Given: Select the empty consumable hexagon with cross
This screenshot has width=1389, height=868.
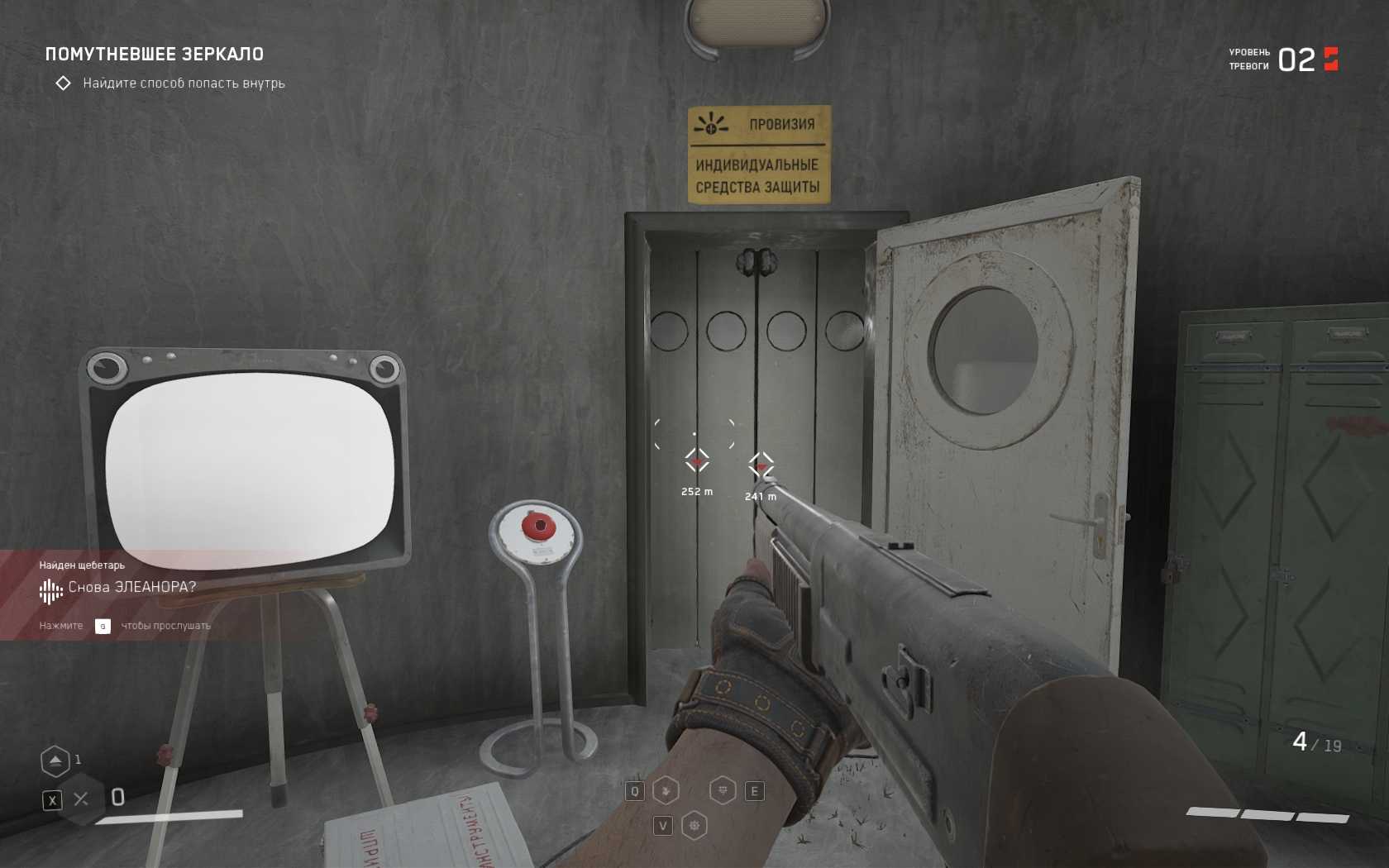Looking at the screenshot, I should (81, 799).
